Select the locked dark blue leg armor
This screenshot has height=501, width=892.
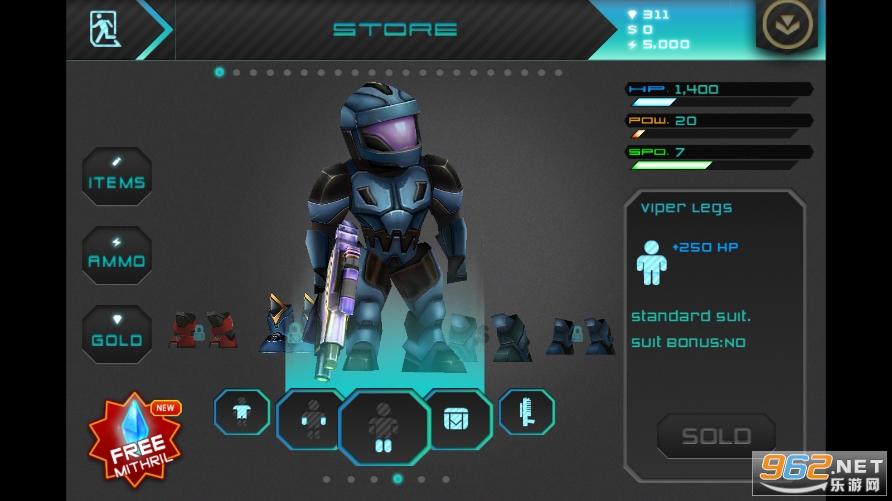click(x=579, y=337)
